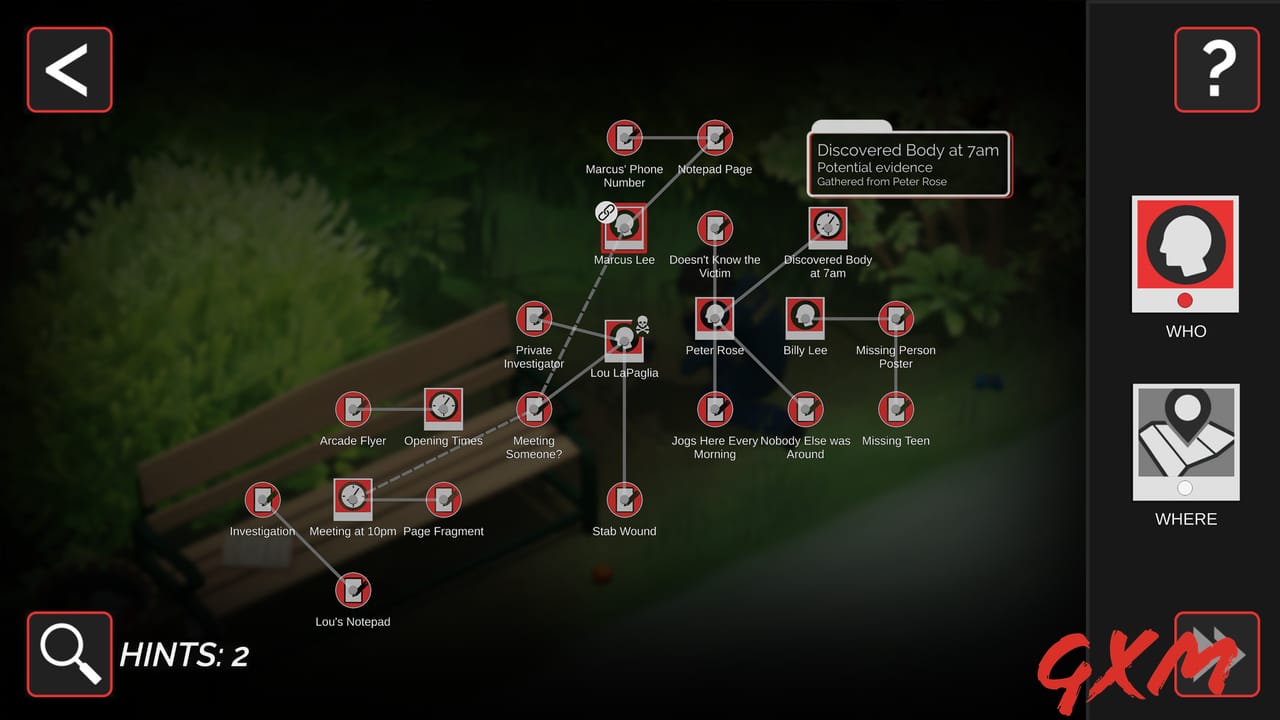
Task: Select the Marcus Lee suspect portrait node
Action: [x=624, y=226]
